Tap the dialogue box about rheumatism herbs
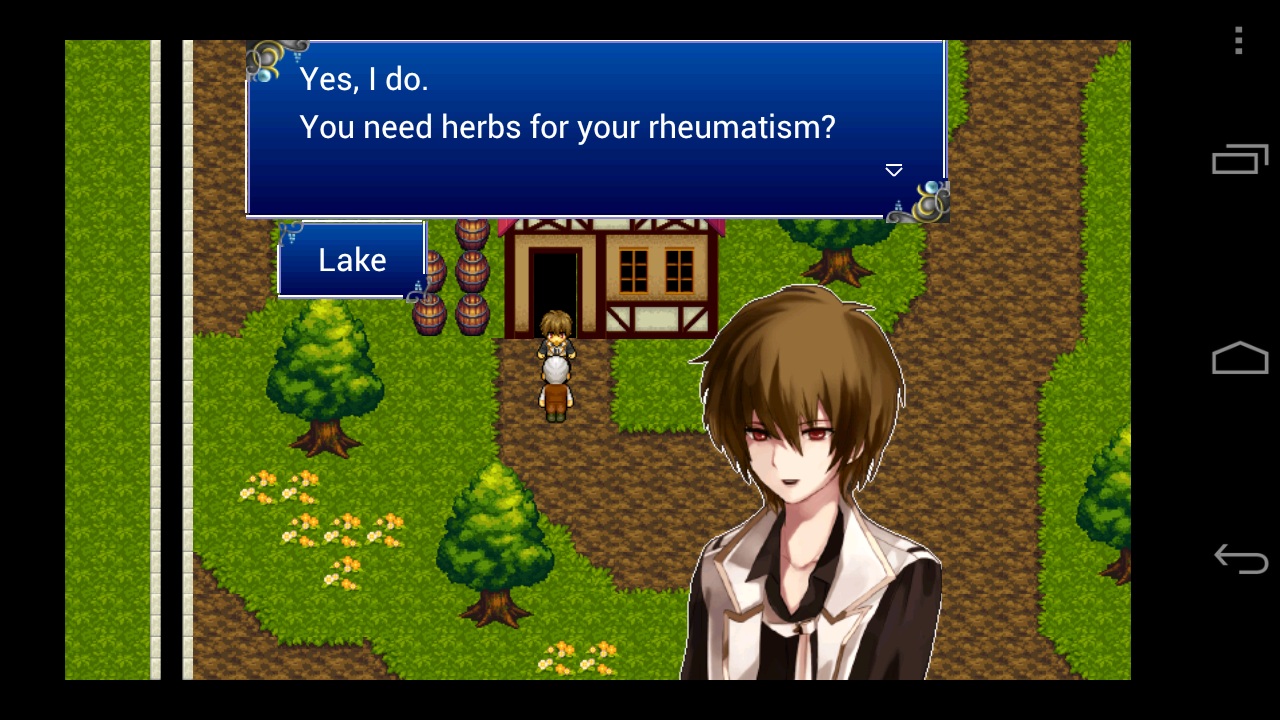 tap(596, 128)
